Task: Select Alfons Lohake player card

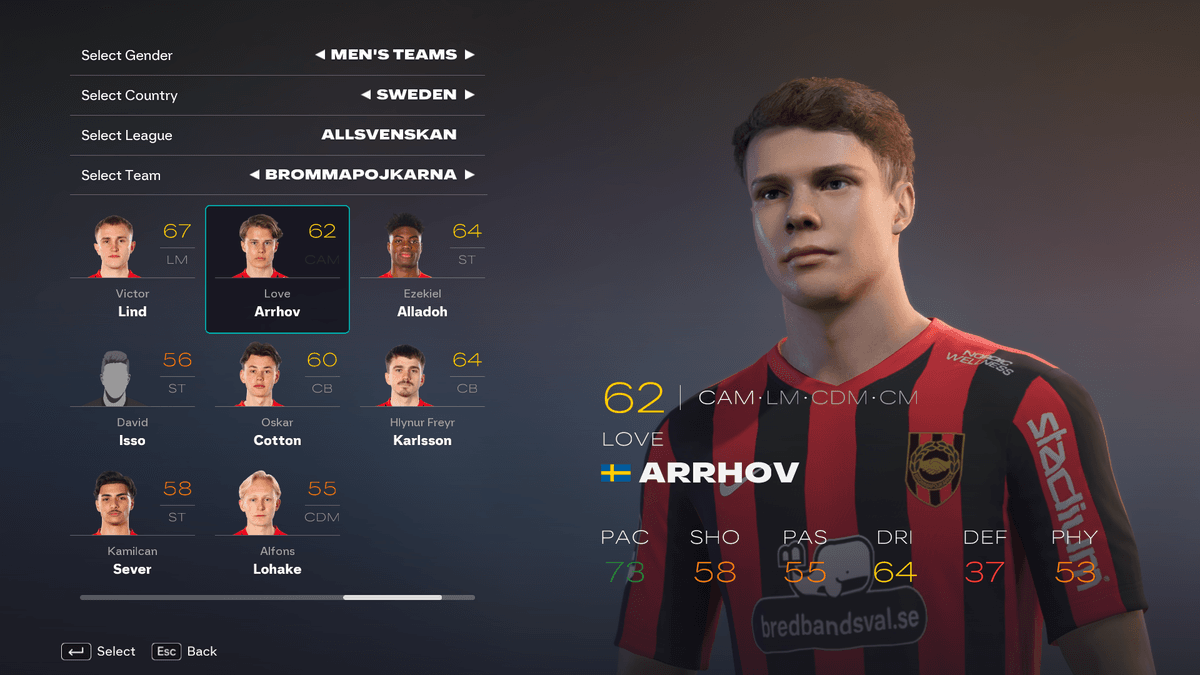Action: point(277,525)
